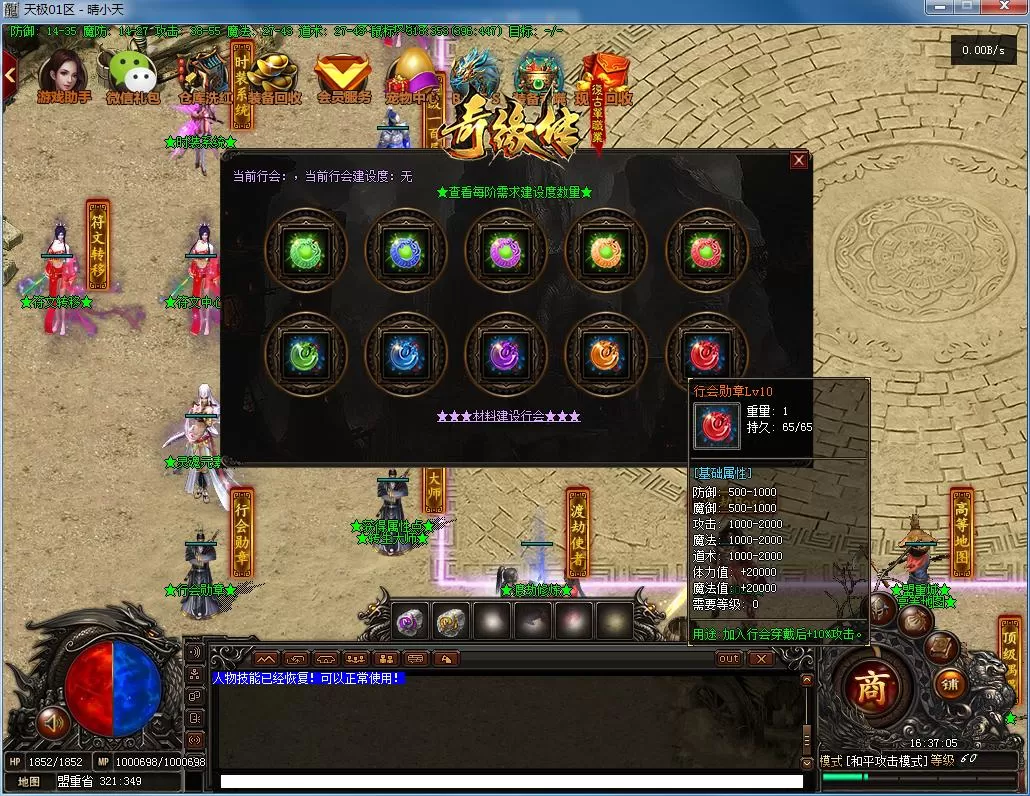Open the 游戏助手 game assistant
1030x796 pixels.
coord(62,76)
